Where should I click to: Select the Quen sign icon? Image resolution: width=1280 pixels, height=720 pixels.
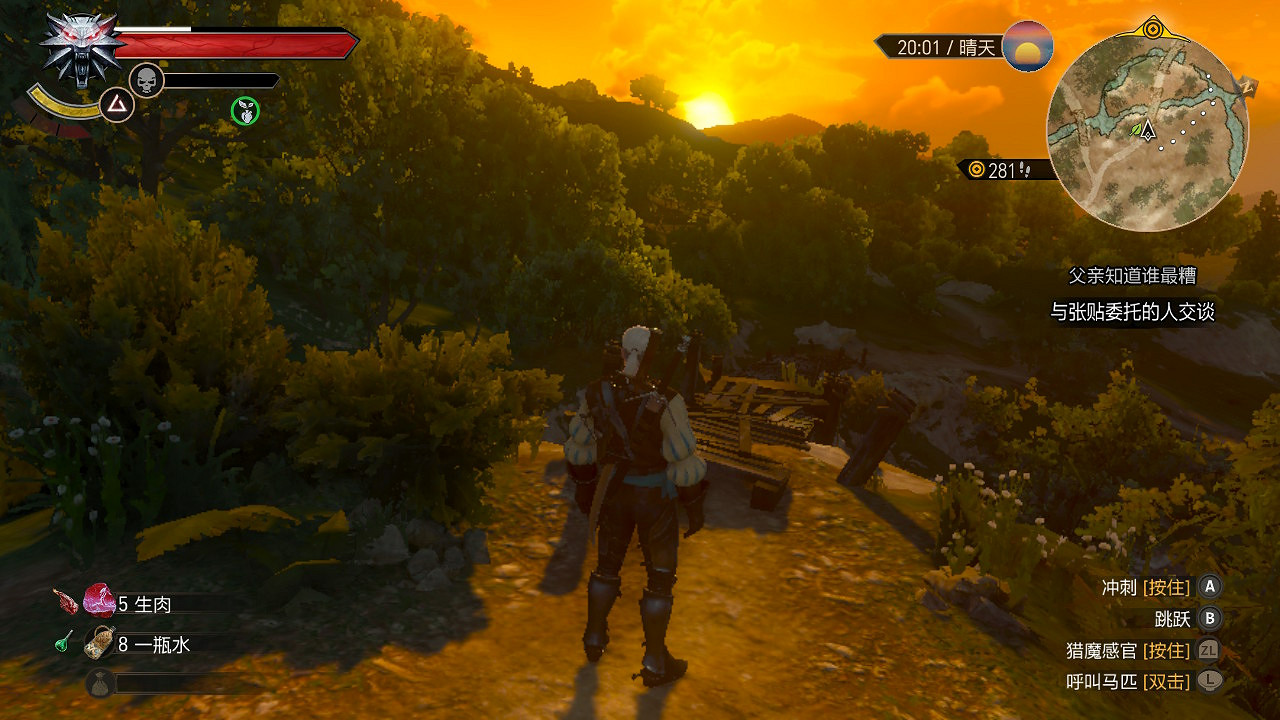(117, 104)
